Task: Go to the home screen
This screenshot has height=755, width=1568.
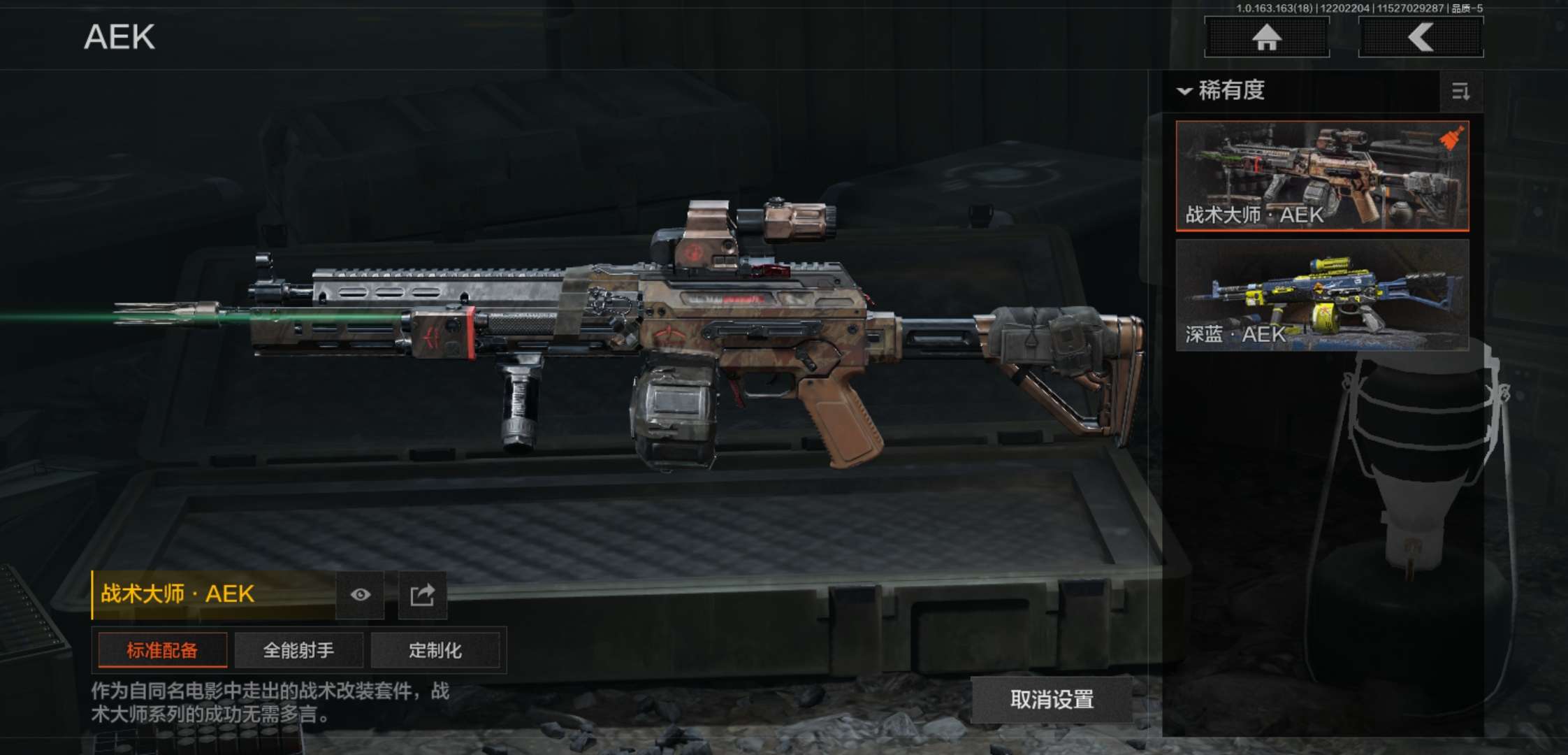Action: (x=1266, y=37)
